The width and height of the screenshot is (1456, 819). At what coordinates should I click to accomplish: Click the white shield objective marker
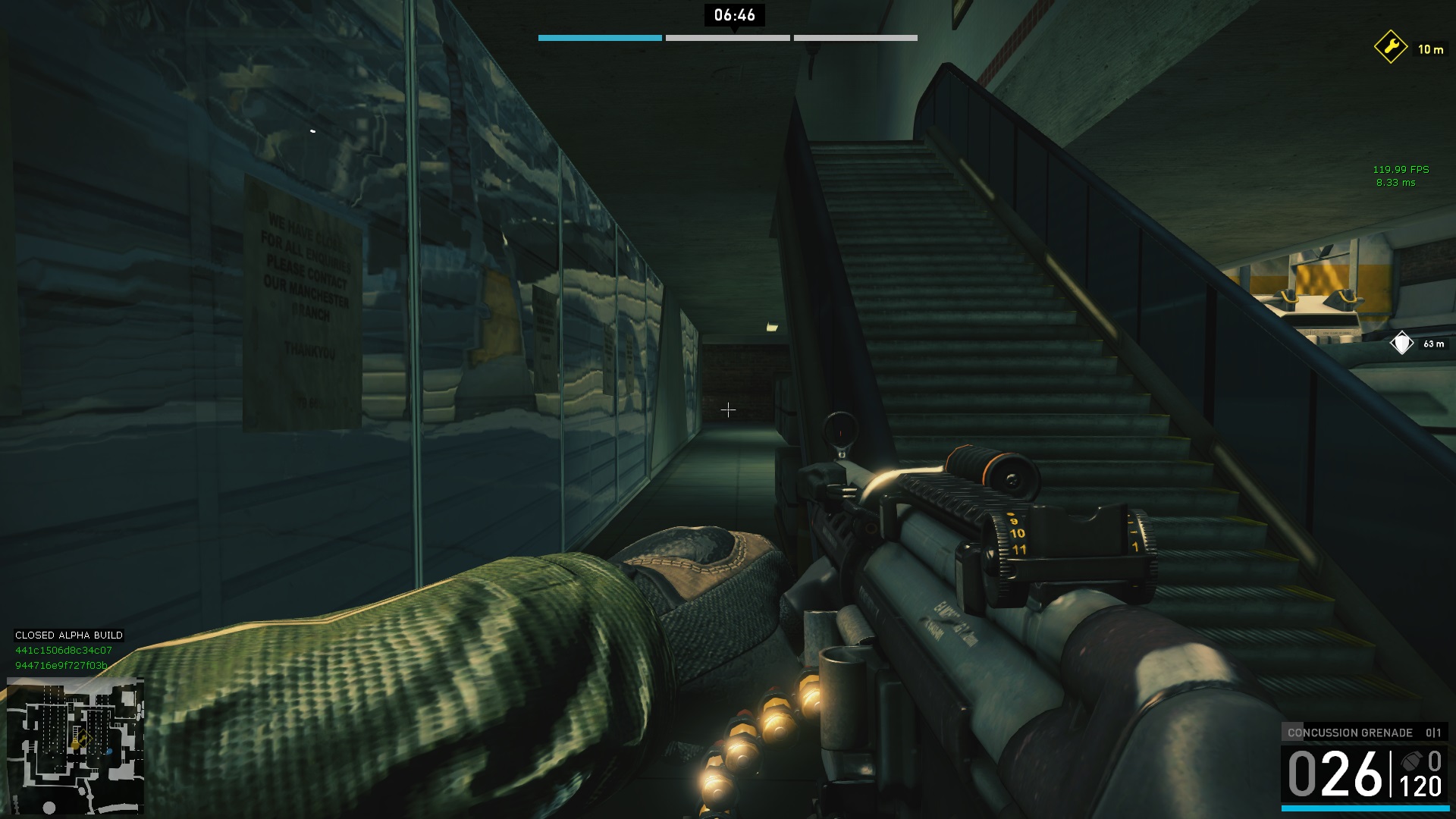coord(1401,344)
